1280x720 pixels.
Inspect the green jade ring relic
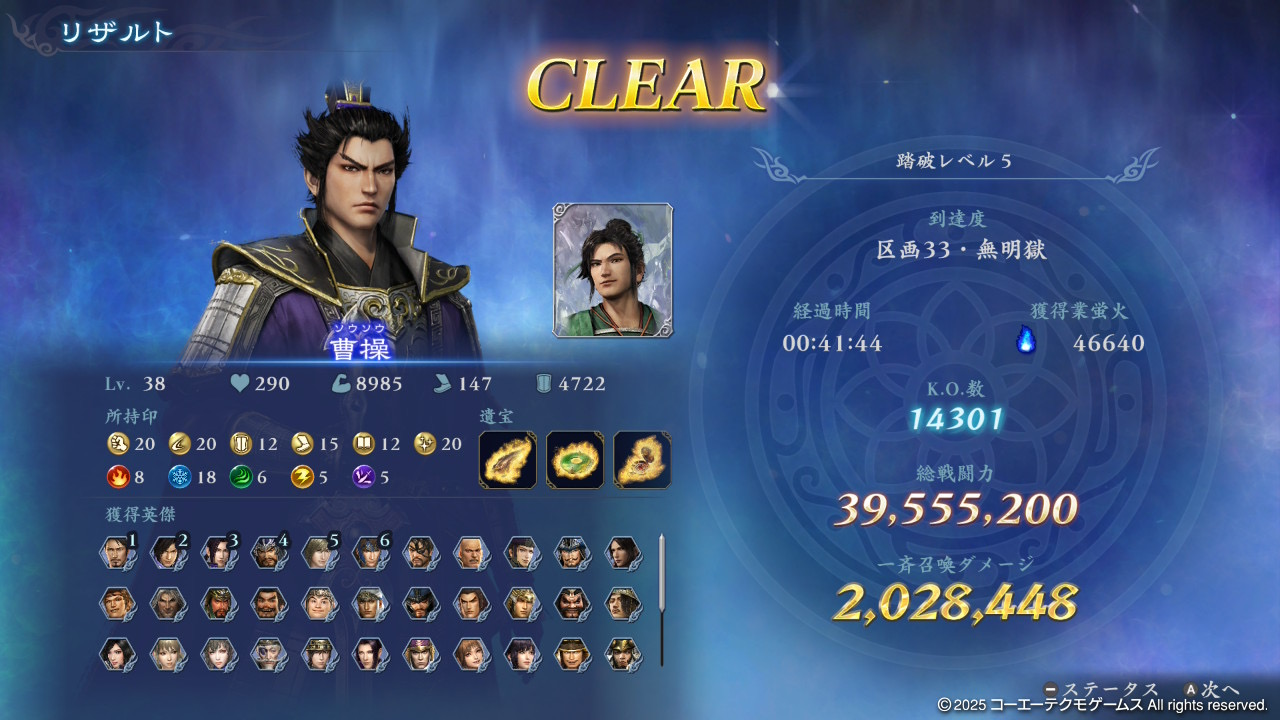(x=575, y=460)
